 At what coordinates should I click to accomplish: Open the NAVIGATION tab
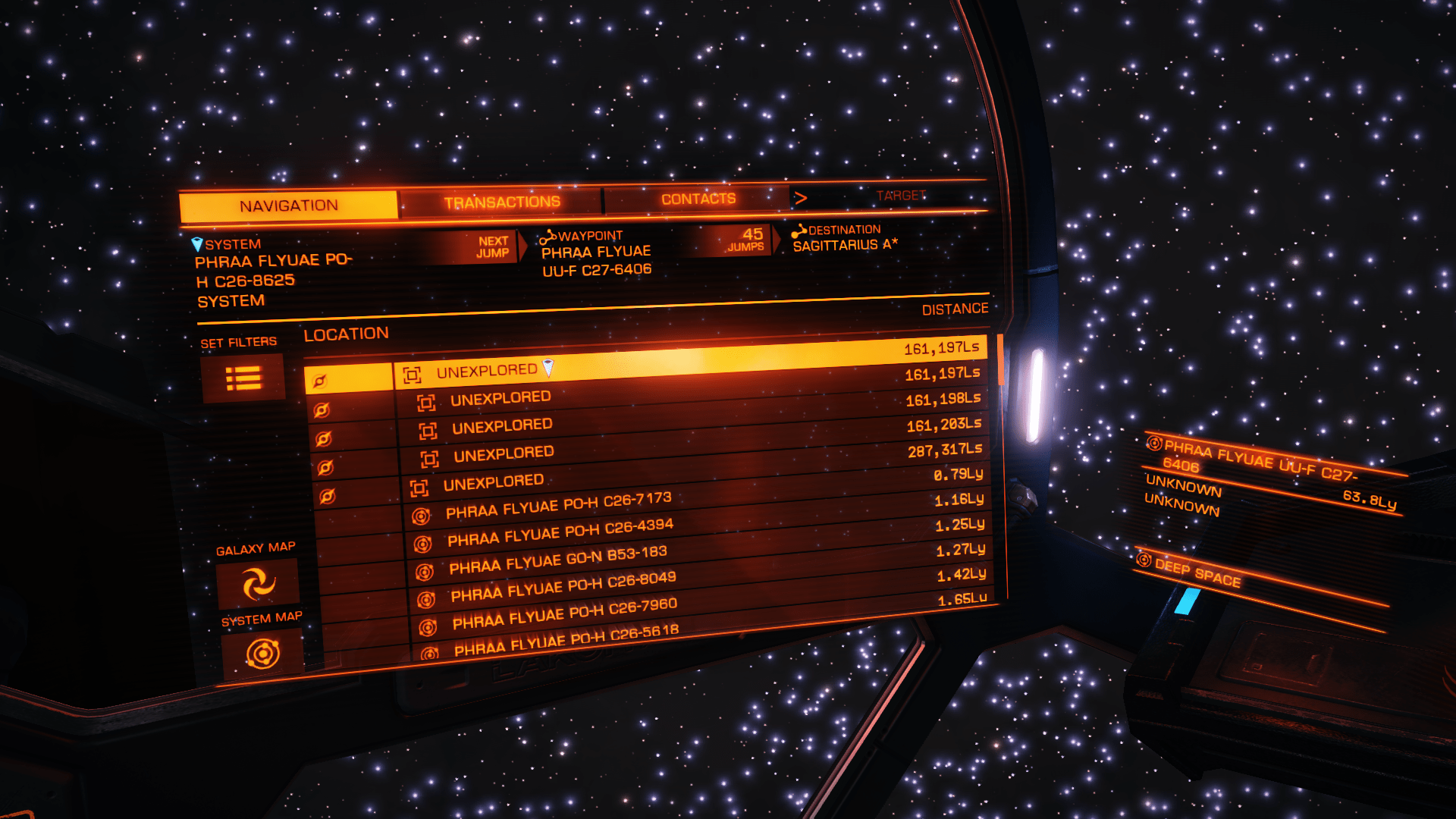[288, 205]
